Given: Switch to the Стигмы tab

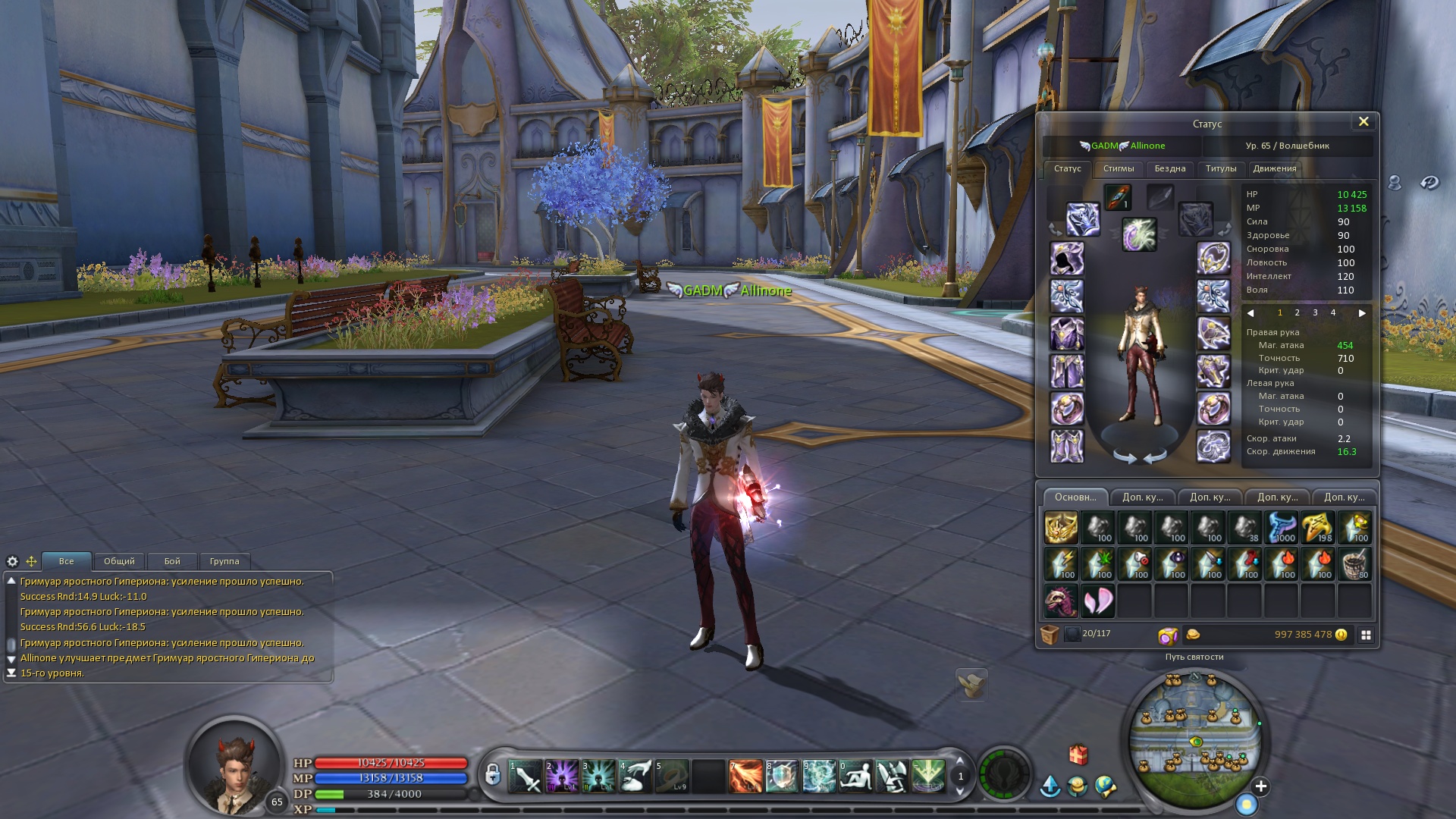Looking at the screenshot, I should [1118, 169].
